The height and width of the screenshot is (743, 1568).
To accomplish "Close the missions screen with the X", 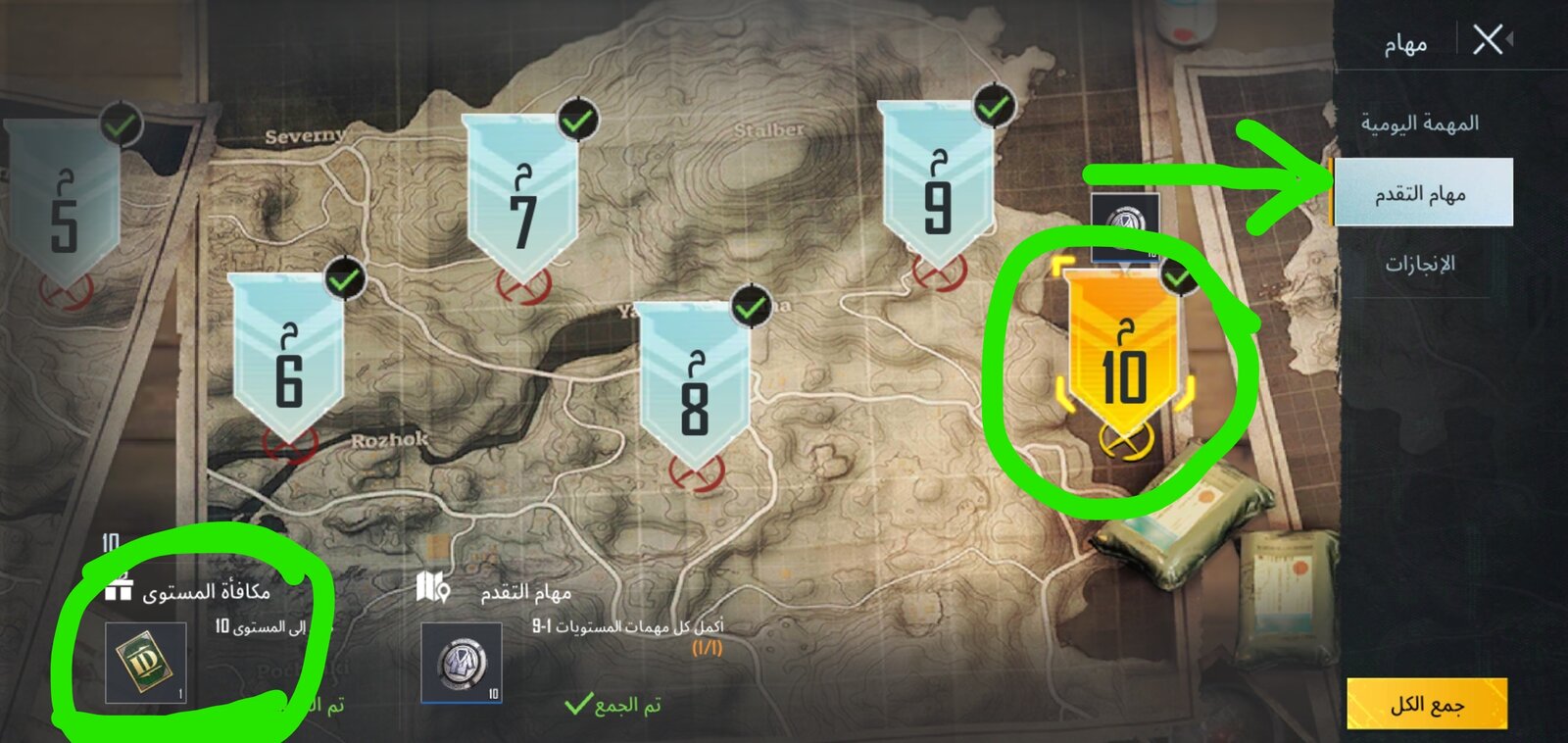I will 1488,40.
